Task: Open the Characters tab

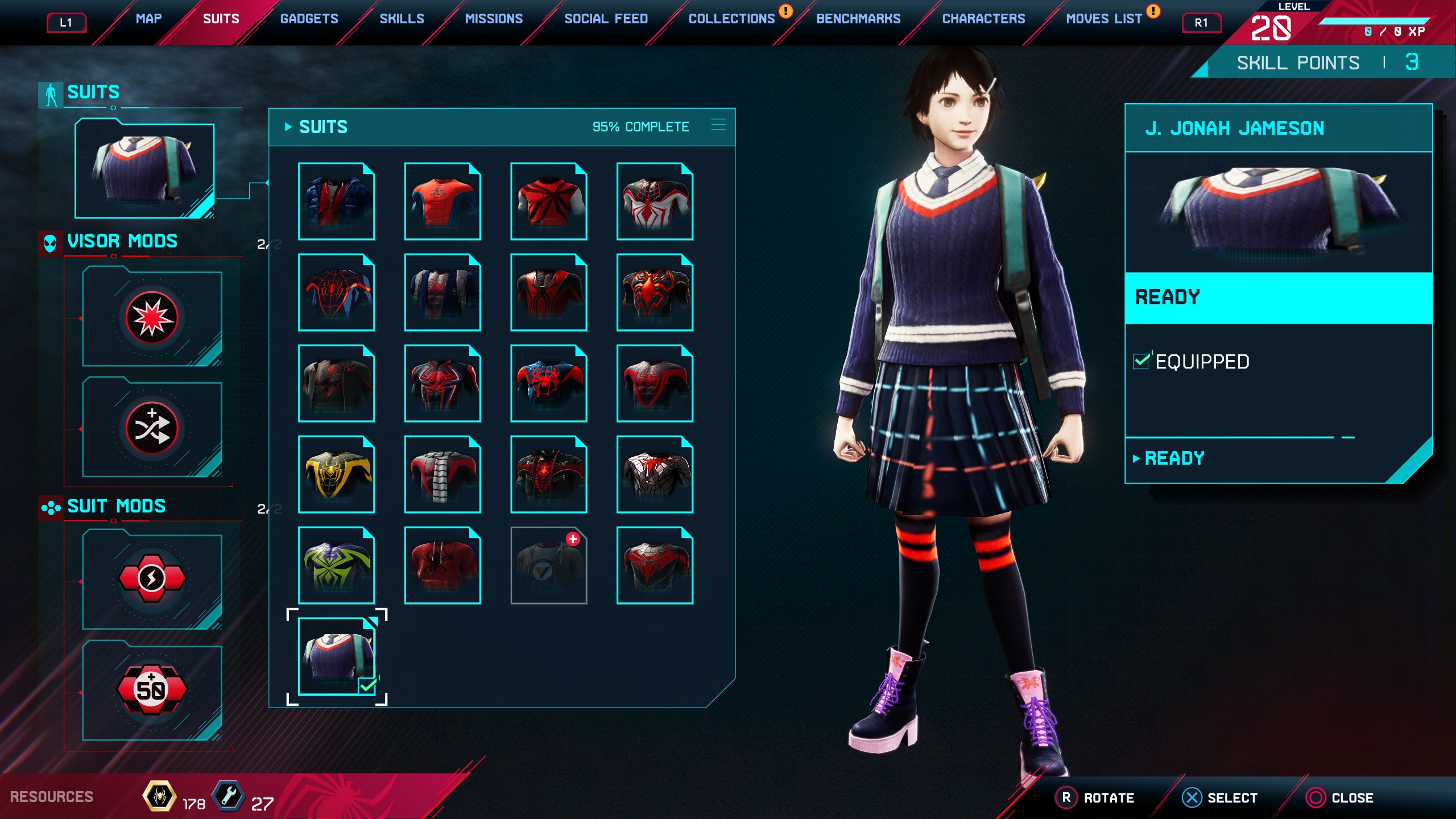Action: tap(983, 19)
